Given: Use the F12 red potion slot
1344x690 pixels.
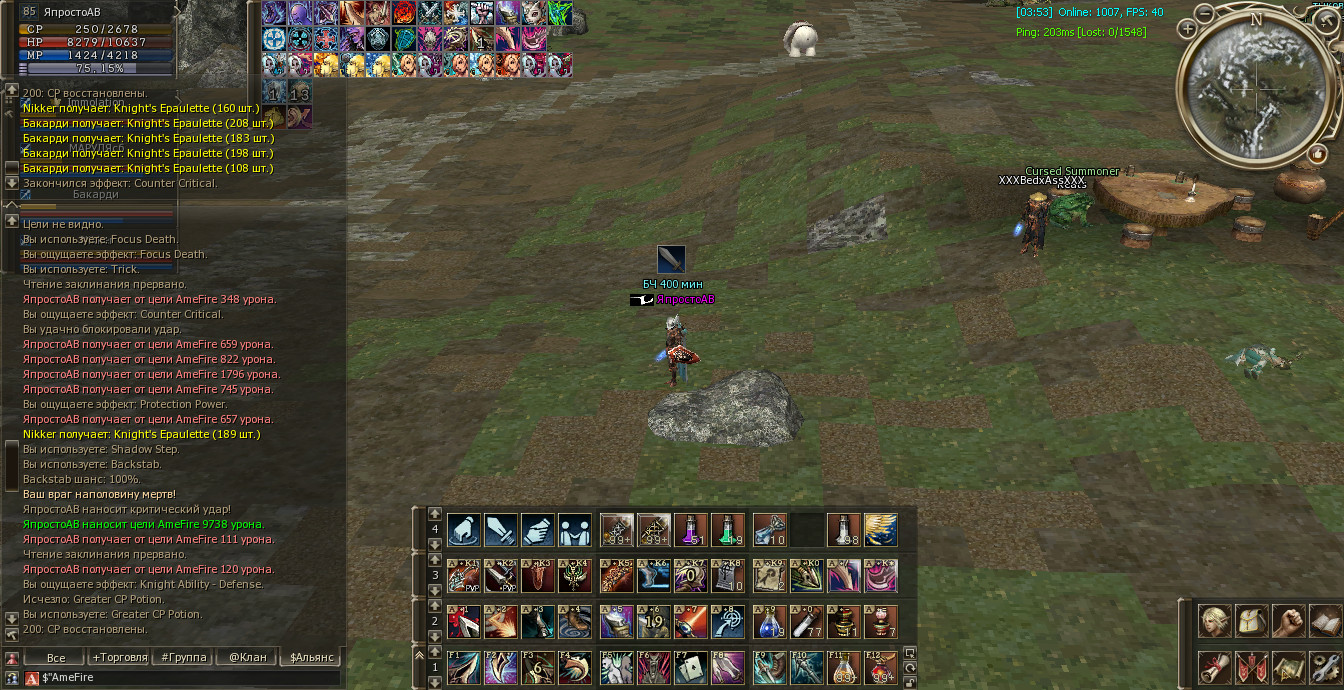Looking at the screenshot, I should tap(881, 667).
